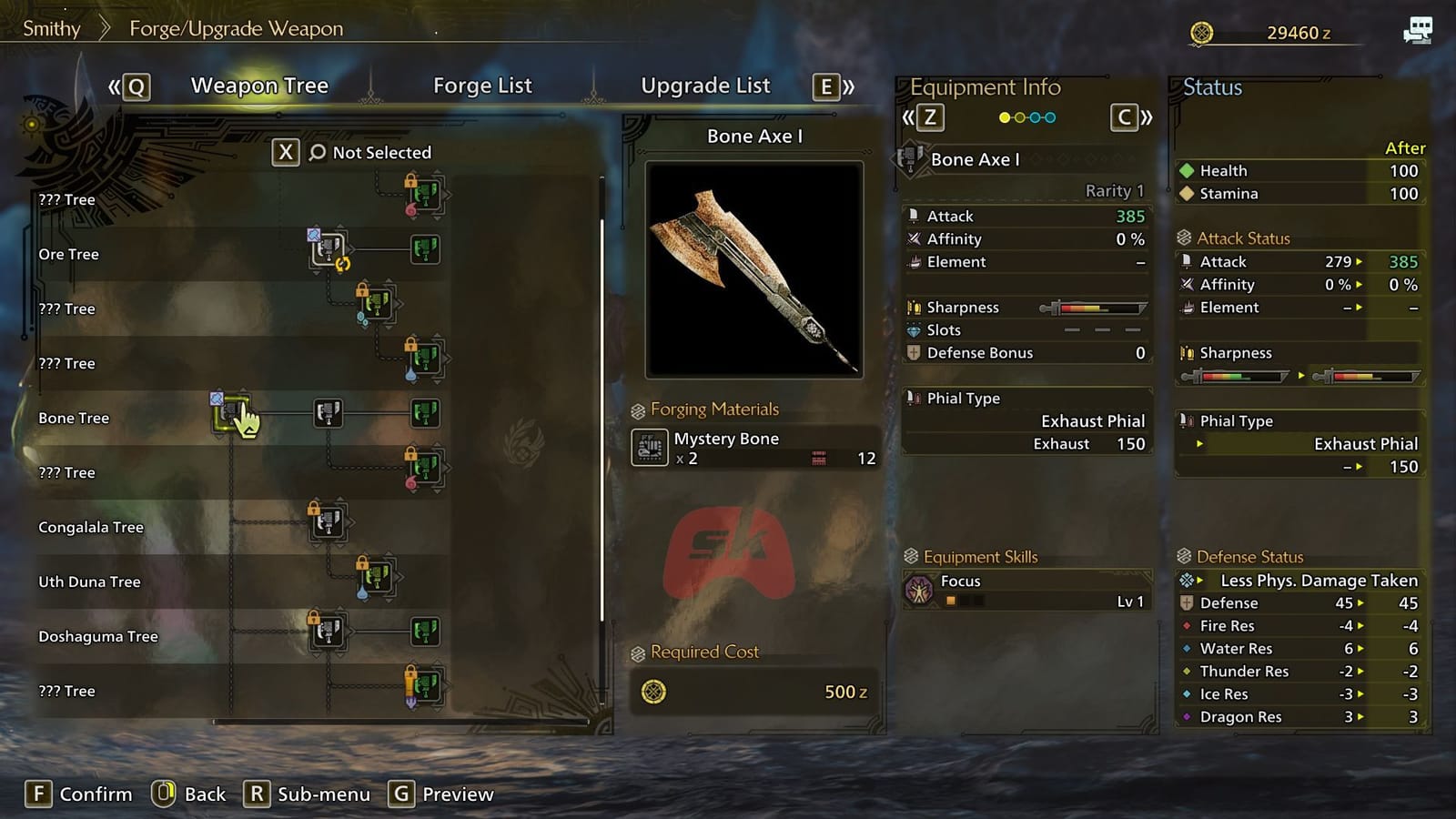Select the yellow page indicator dot in Equipment Info
Image resolution: width=1456 pixels, height=819 pixels.
(1005, 116)
